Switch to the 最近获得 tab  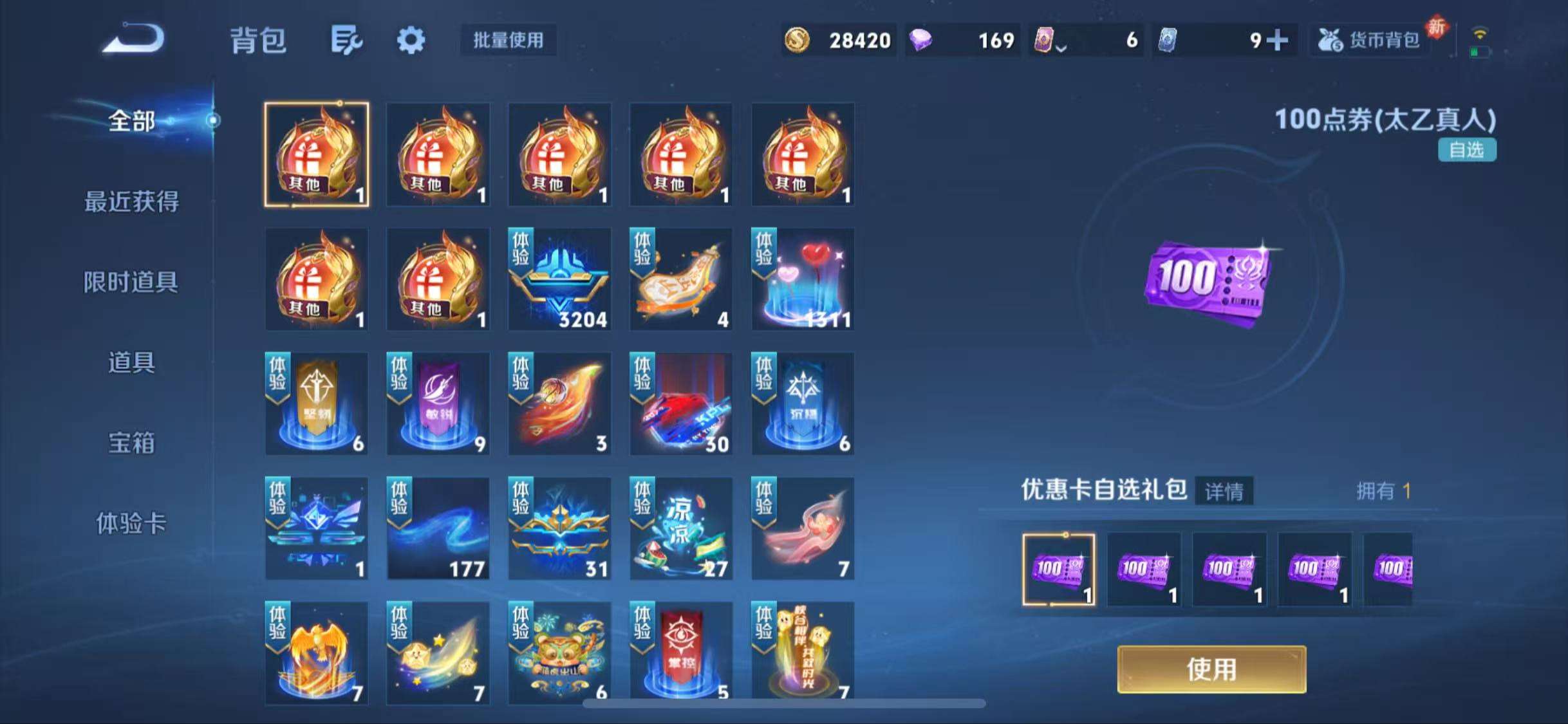pos(131,201)
